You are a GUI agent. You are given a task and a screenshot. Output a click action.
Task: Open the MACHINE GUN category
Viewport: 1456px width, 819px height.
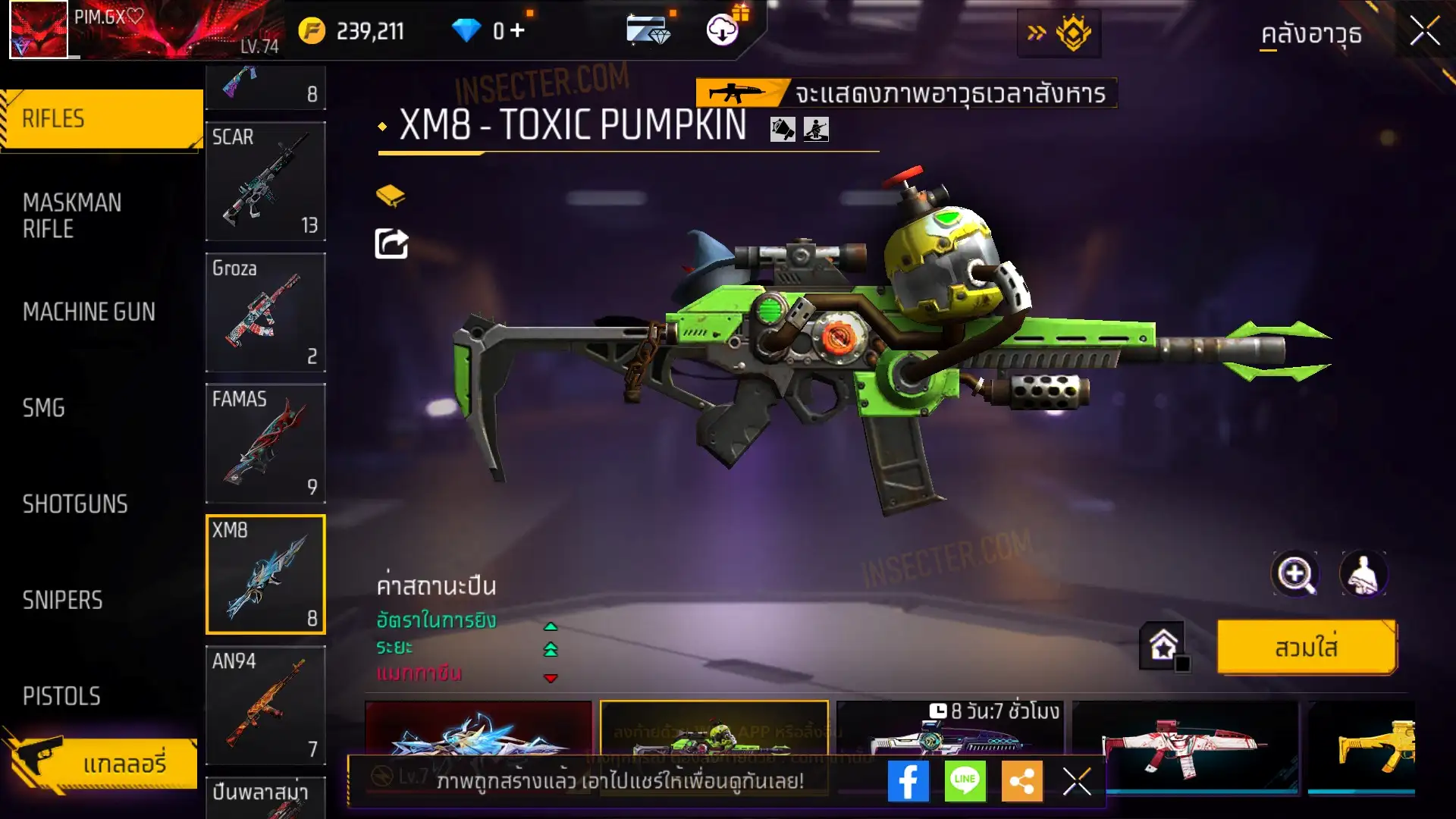(89, 312)
